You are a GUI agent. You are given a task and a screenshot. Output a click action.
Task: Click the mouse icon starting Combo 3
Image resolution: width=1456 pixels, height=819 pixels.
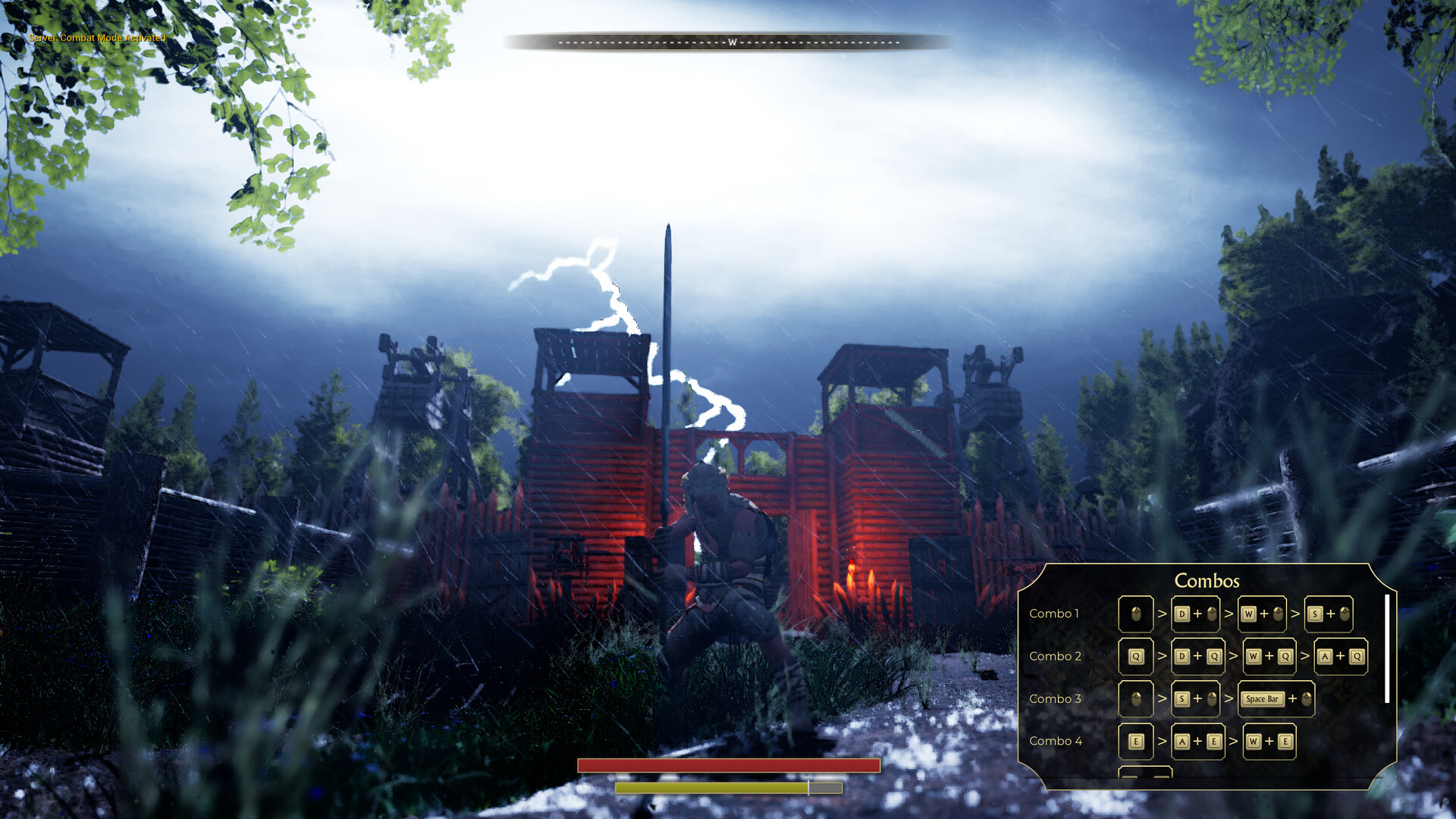coord(1135,698)
